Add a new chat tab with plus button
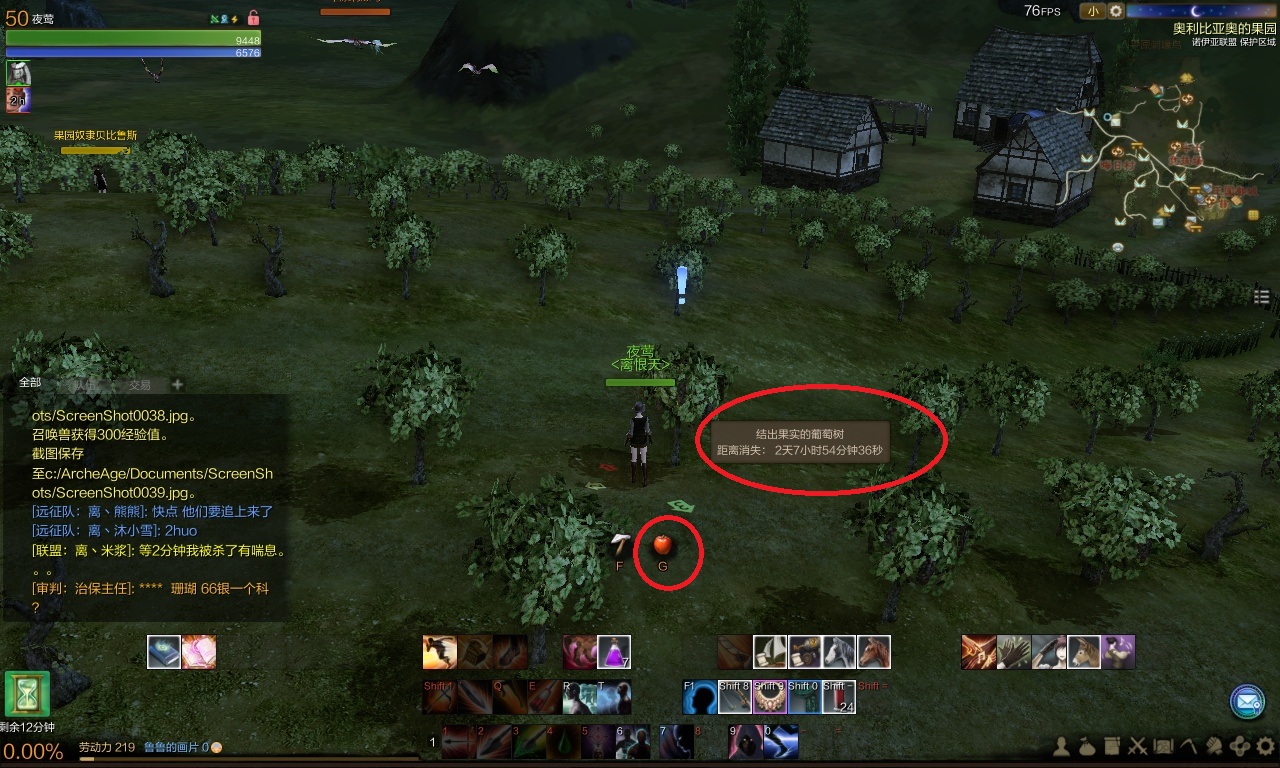Image resolution: width=1280 pixels, height=768 pixels. [177, 384]
